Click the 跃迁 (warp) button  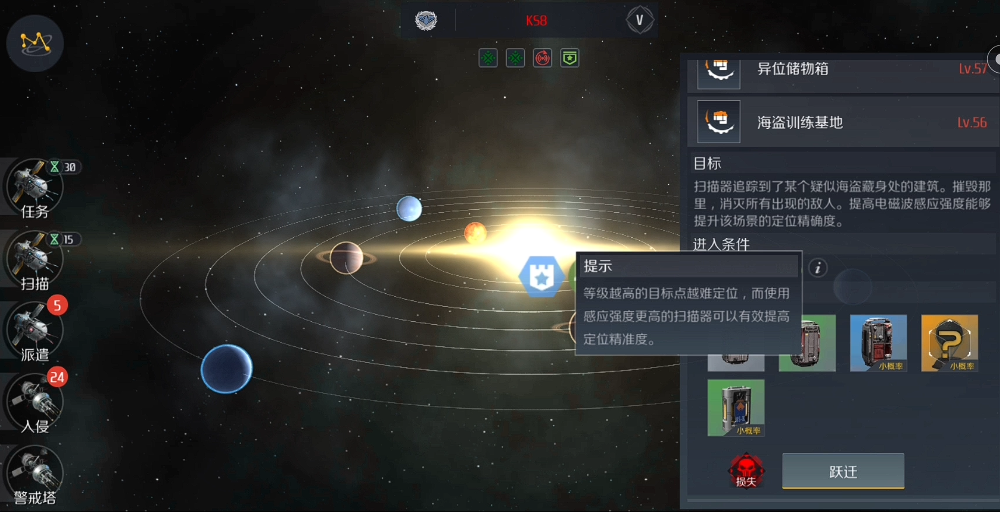click(x=842, y=471)
